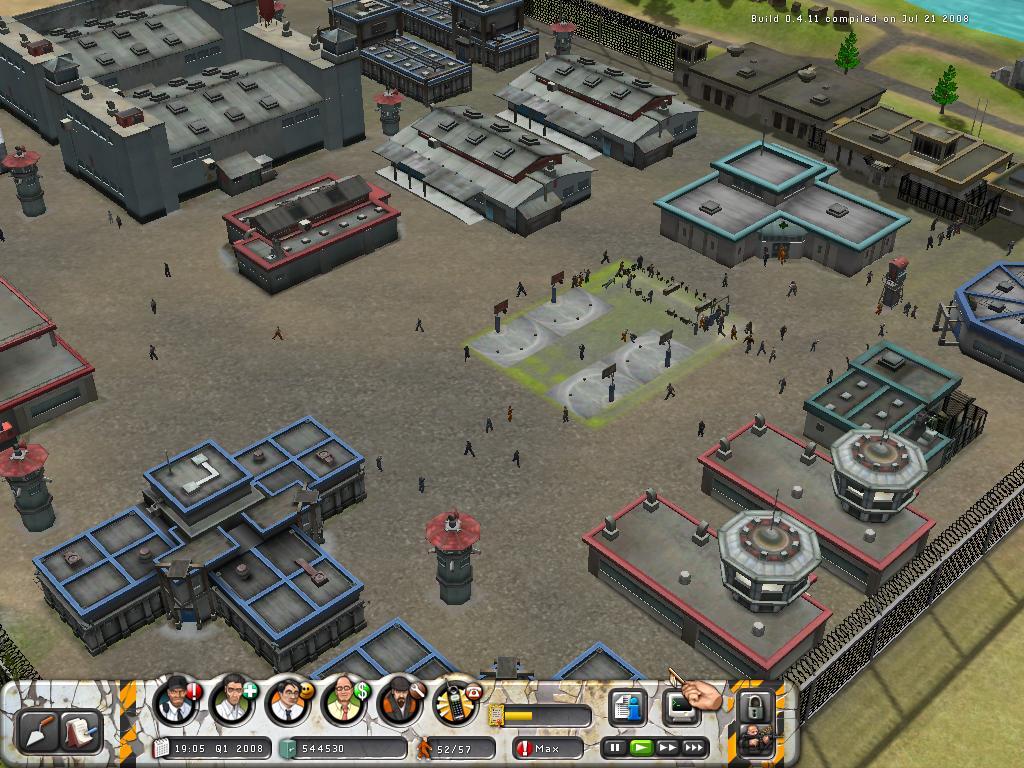Select the security chief advisor portrait

coord(177,700)
